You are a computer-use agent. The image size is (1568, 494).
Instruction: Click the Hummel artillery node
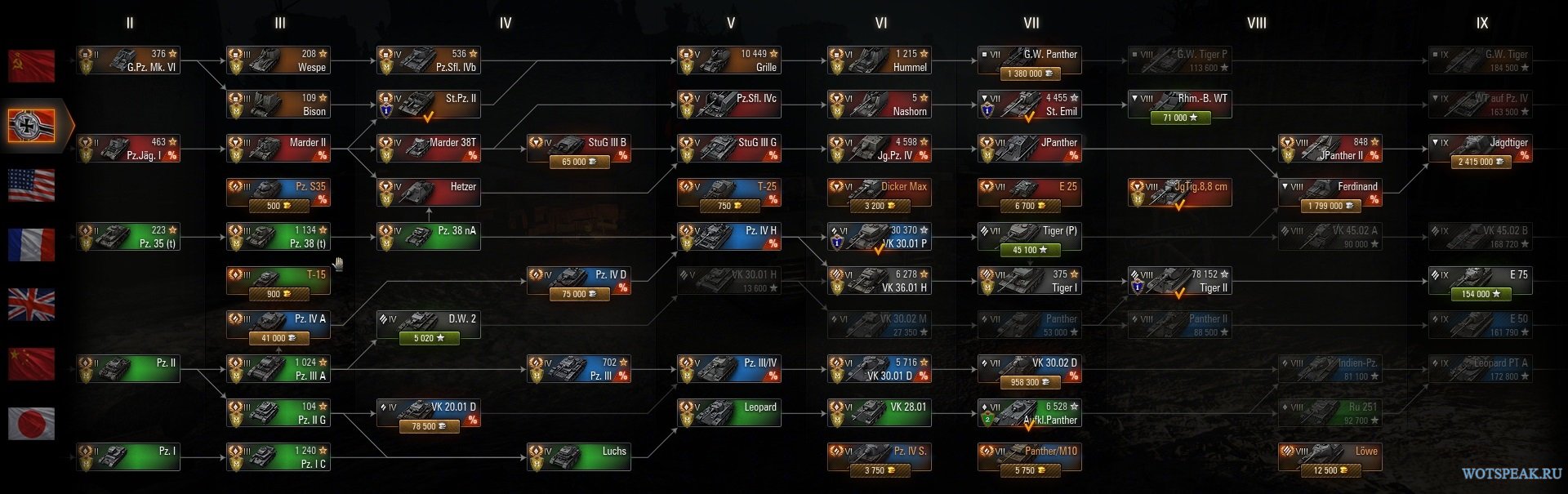click(x=880, y=60)
